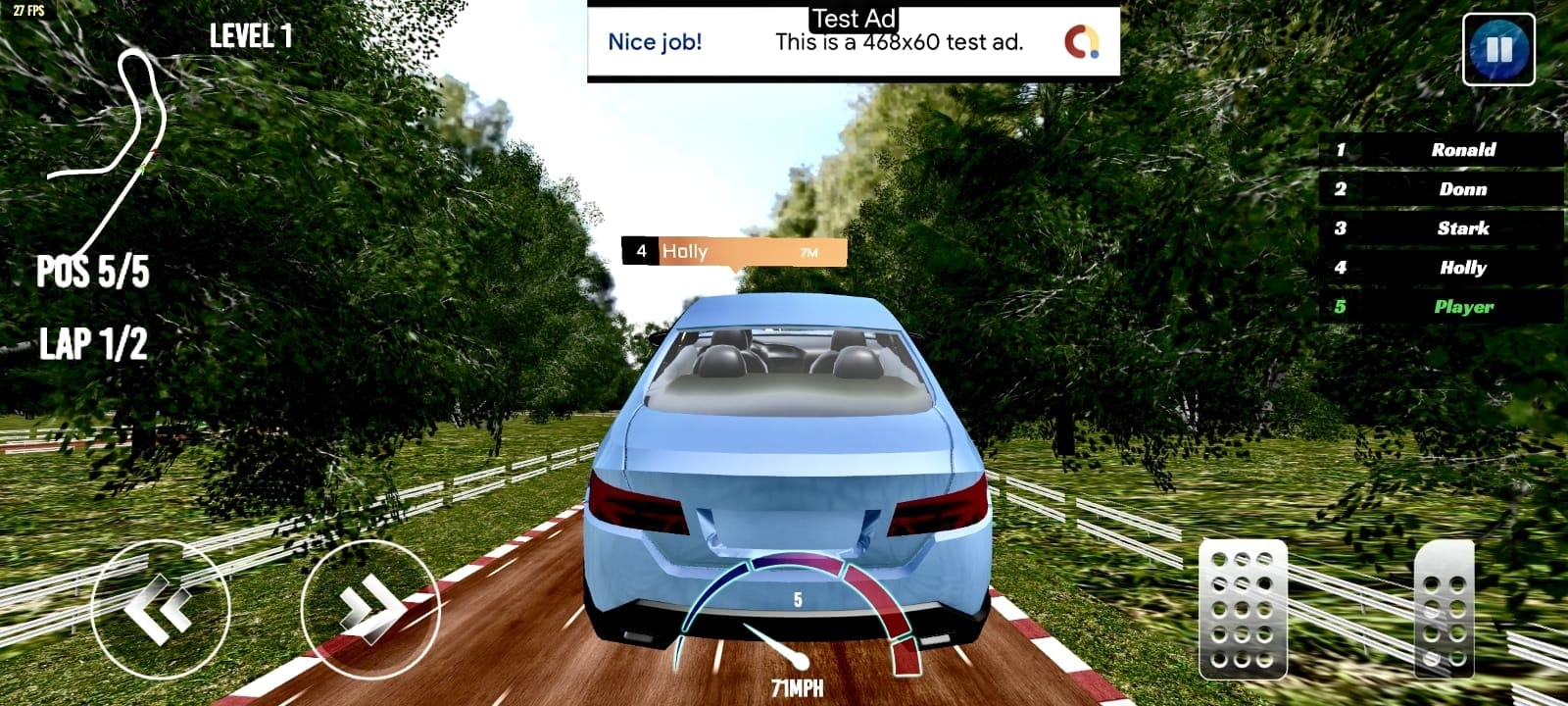Steer left with the left arrow button
Image resolution: width=1568 pixels, height=706 pixels.
point(160,609)
